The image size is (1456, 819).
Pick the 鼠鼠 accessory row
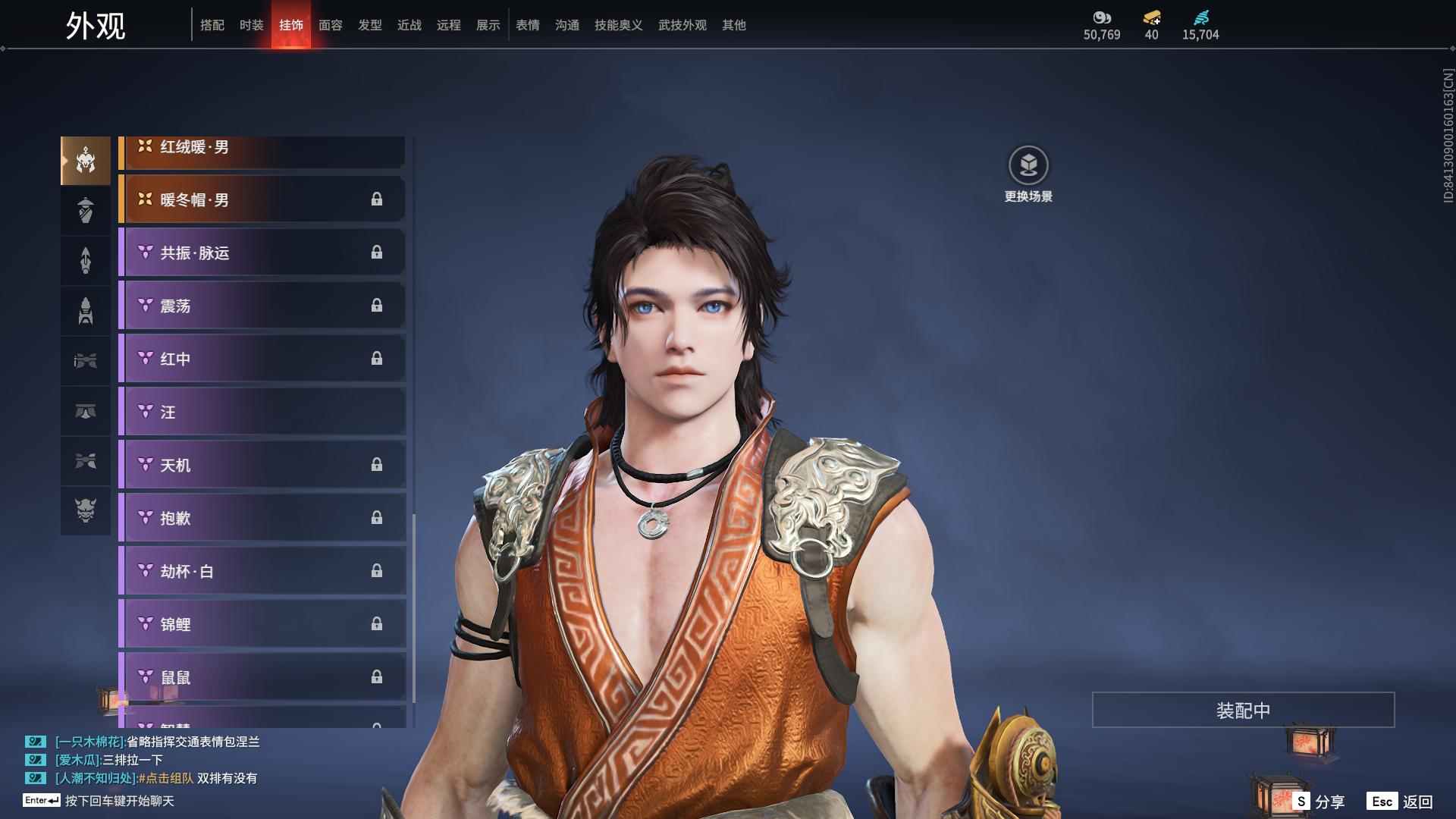tap(262, 677)
